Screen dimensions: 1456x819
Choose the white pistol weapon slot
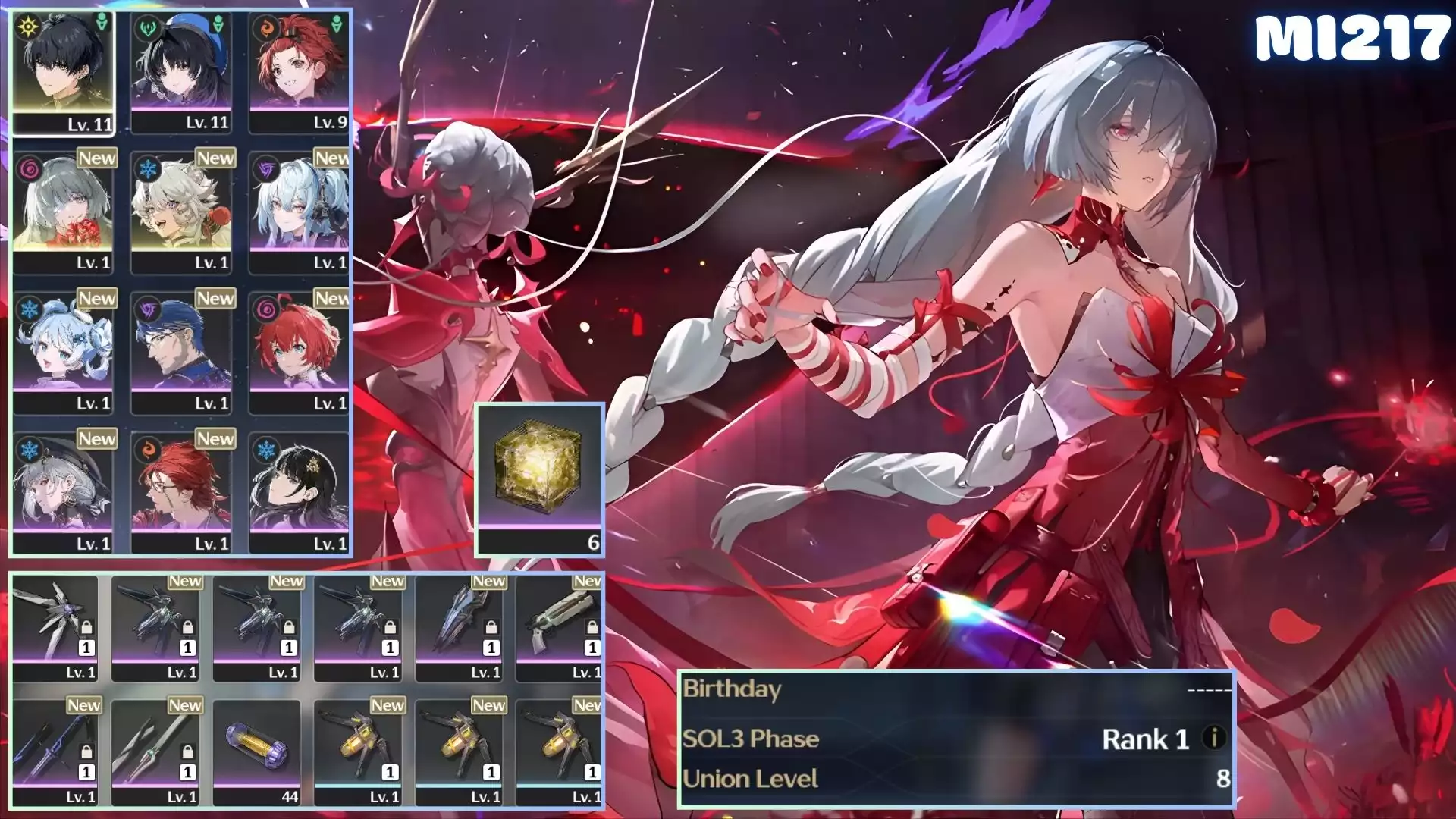point(559,628)
